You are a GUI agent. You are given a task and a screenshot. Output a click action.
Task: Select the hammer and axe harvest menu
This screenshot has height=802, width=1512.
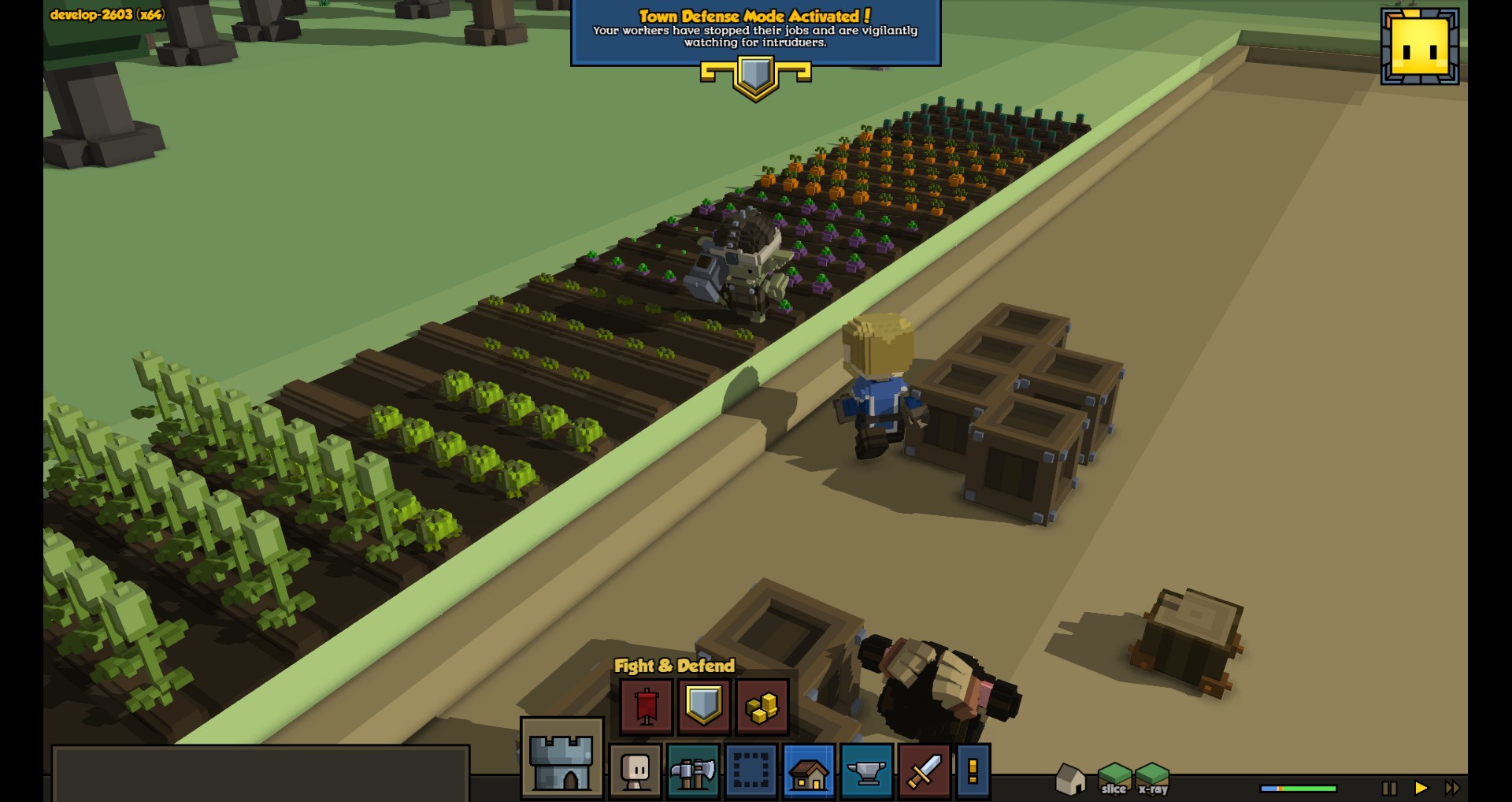tap(693, 771)
